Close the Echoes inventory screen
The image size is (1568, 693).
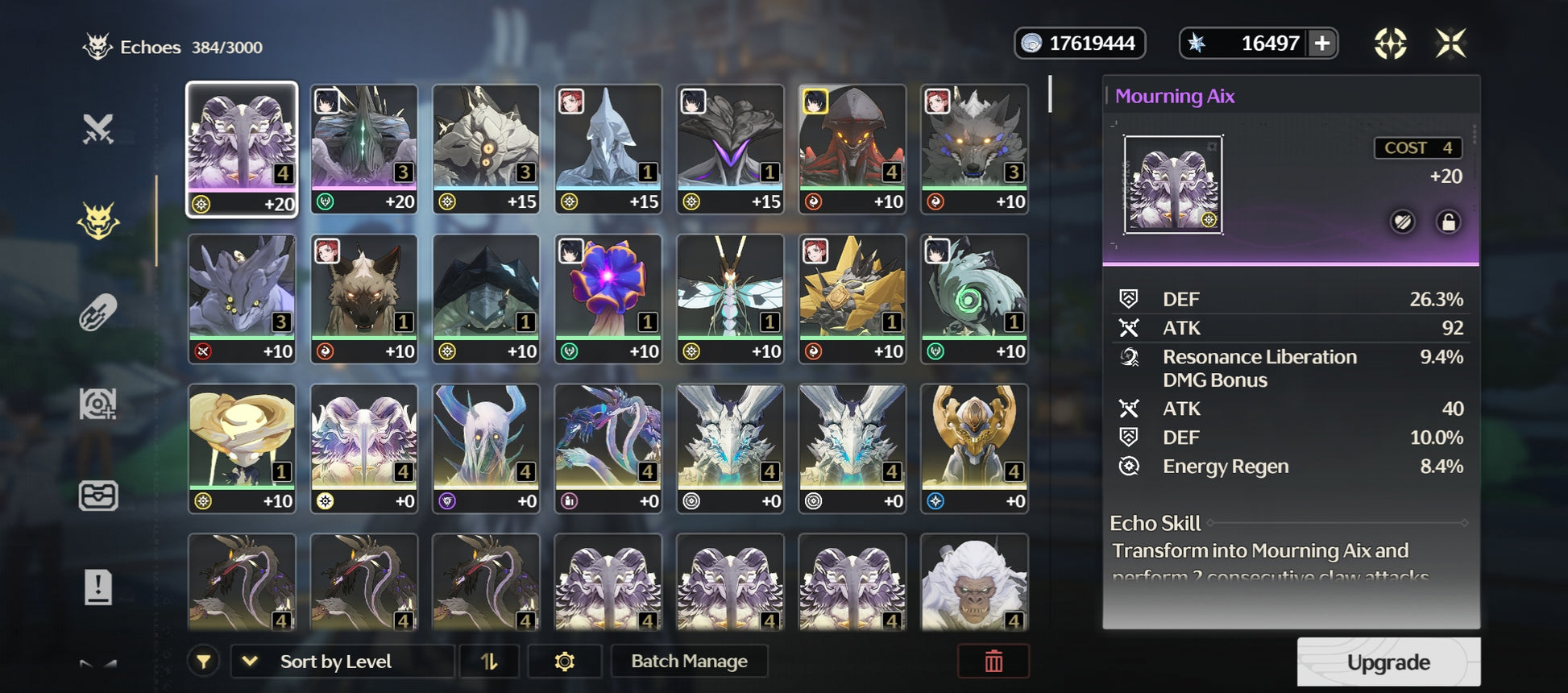(1450, 44)
